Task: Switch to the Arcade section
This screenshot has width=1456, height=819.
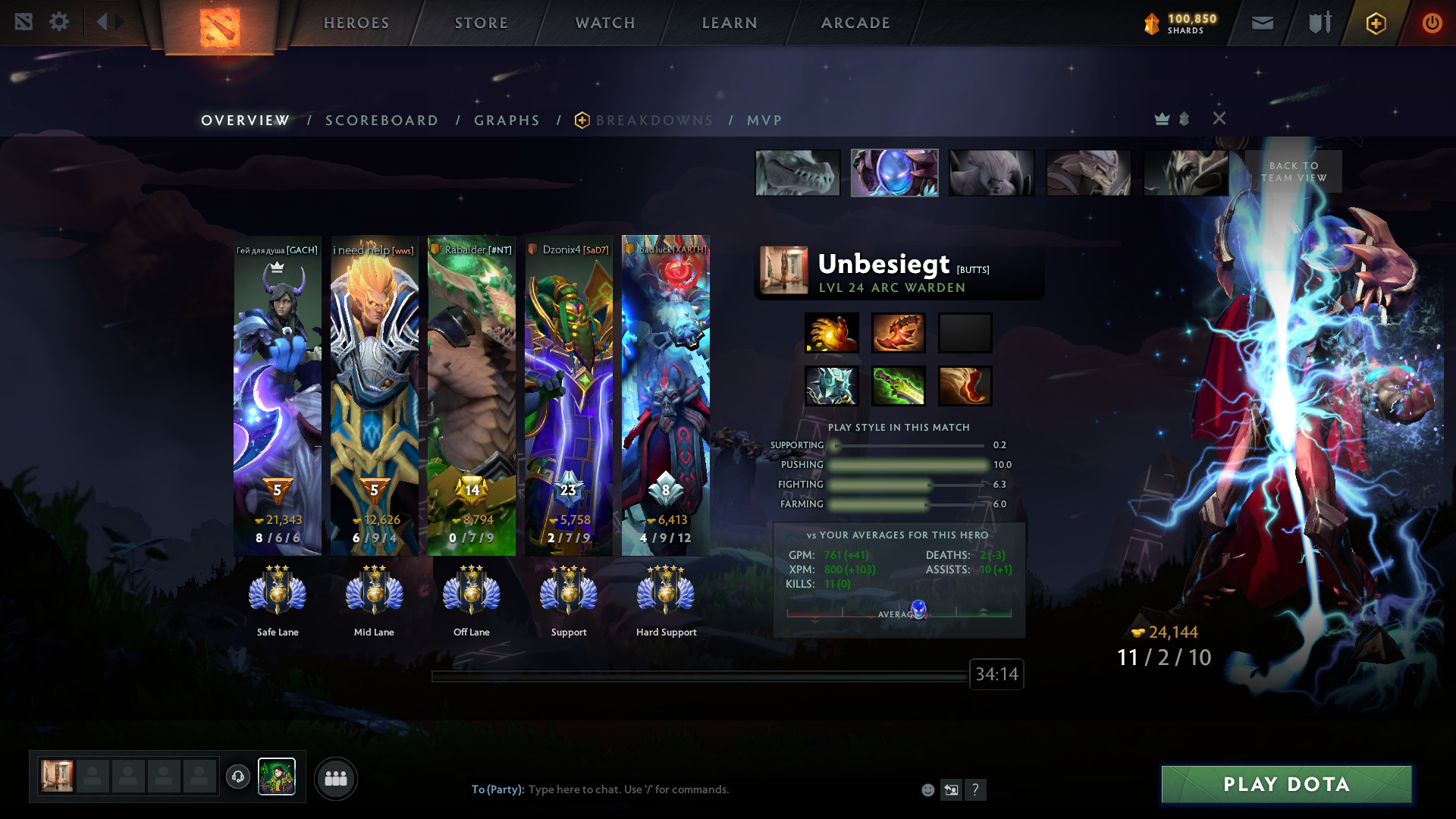Action: (x=855, y=23)
